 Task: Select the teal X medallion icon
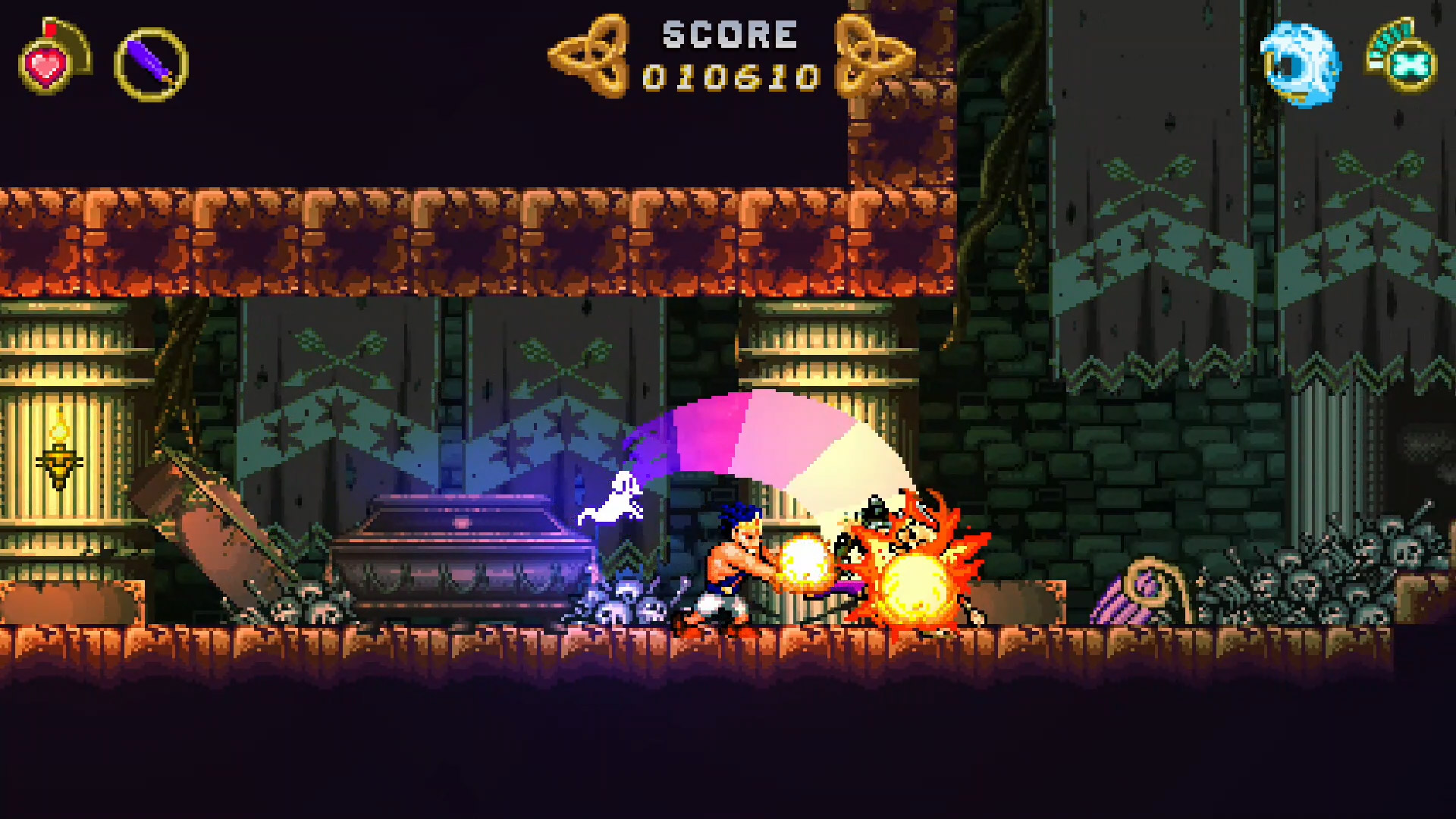[x=1409, y=66]
